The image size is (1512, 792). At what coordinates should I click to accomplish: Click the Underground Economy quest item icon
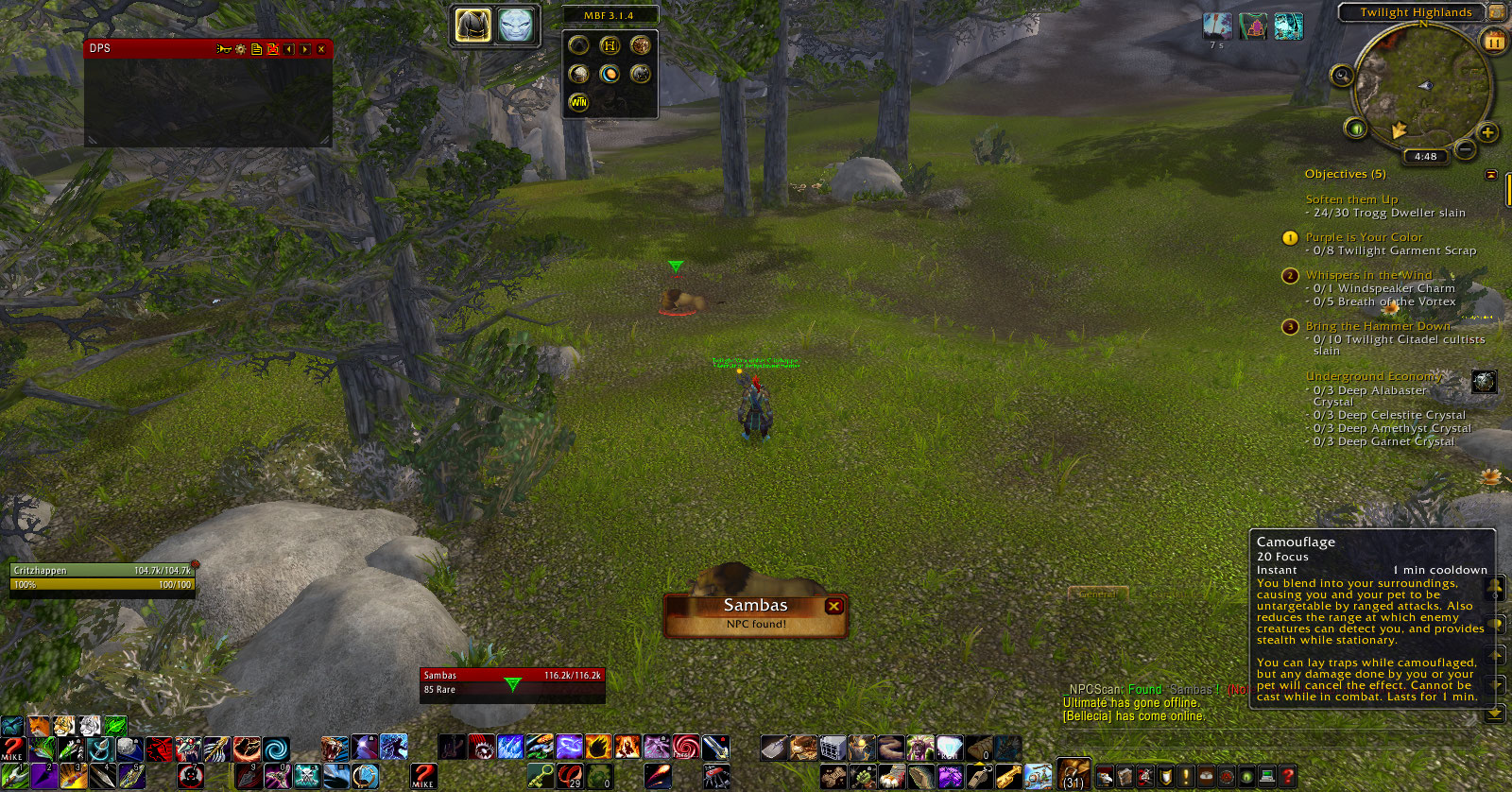click(x=1484, y=381)
